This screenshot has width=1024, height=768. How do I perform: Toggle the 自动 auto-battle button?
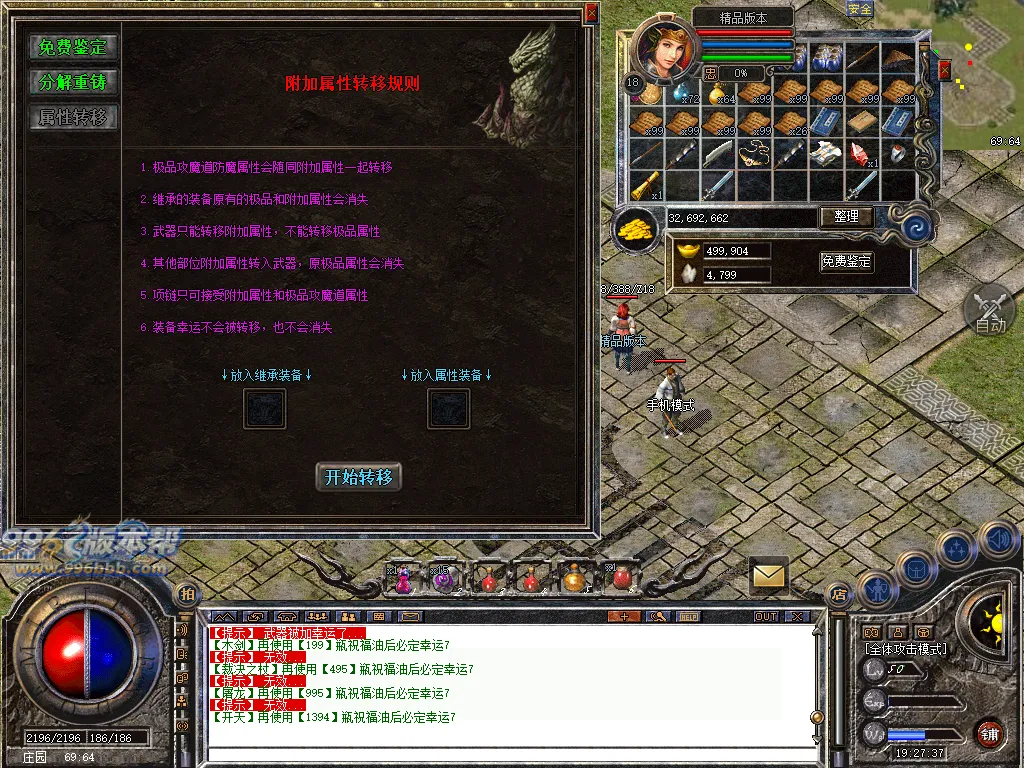[x=989, y=310]
